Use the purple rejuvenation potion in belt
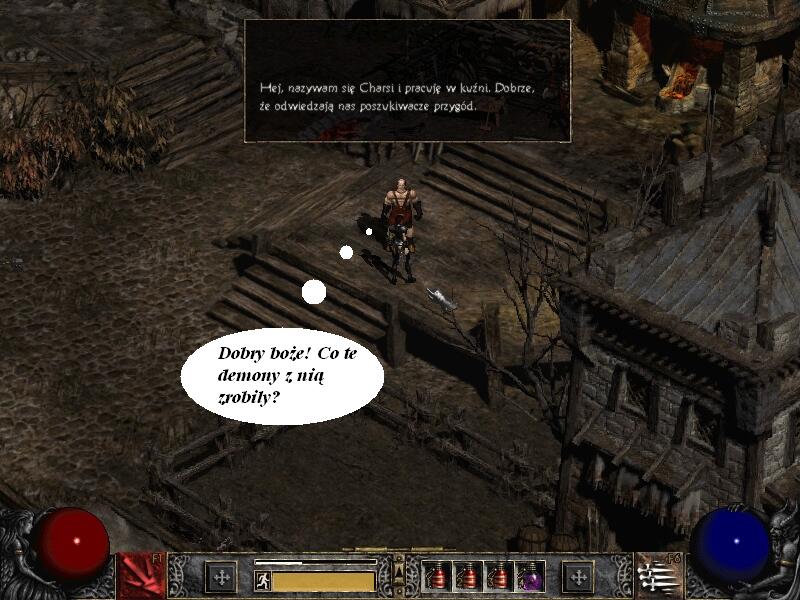 pos(530,576)
